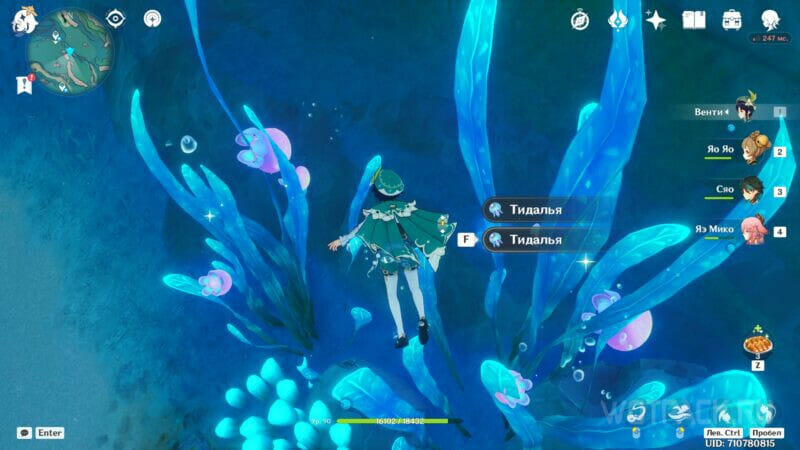
Task: Open the compass events icon
Action: click(x=580, y=20)
